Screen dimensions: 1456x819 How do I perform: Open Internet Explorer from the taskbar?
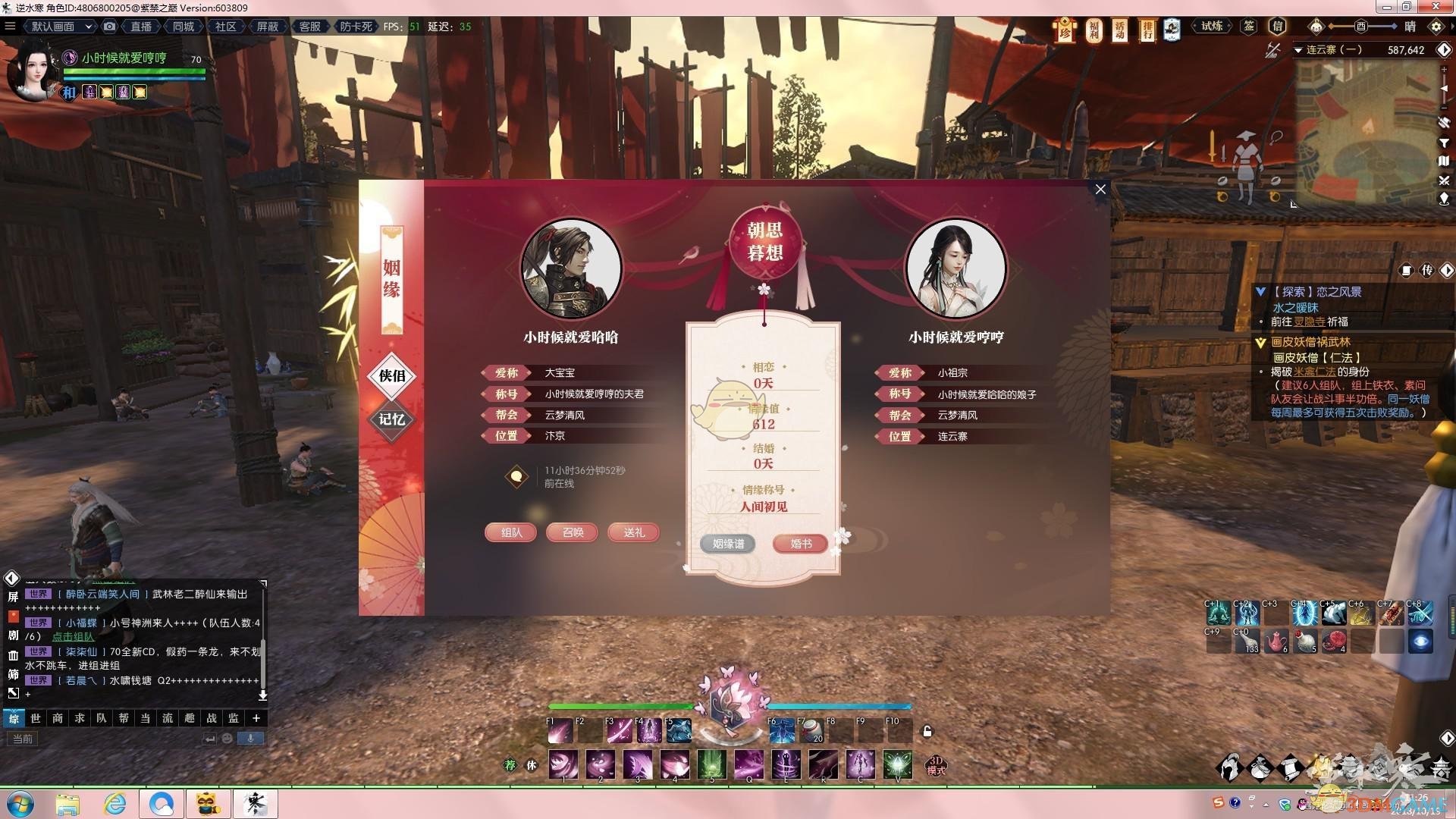tap(115, 804)
